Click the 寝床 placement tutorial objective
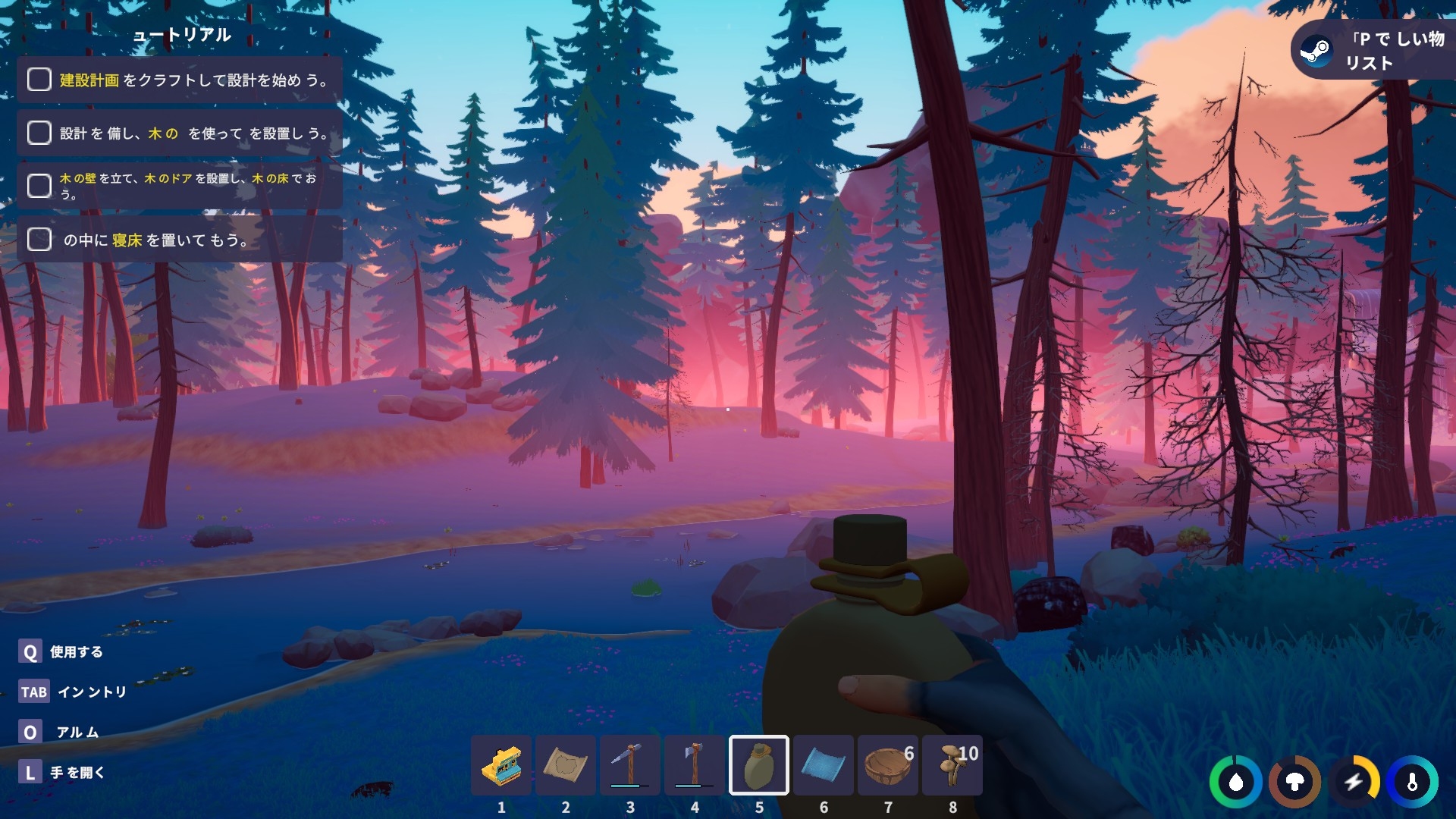This screenshot has height=819, width=1456. click(x=180, y=240)
